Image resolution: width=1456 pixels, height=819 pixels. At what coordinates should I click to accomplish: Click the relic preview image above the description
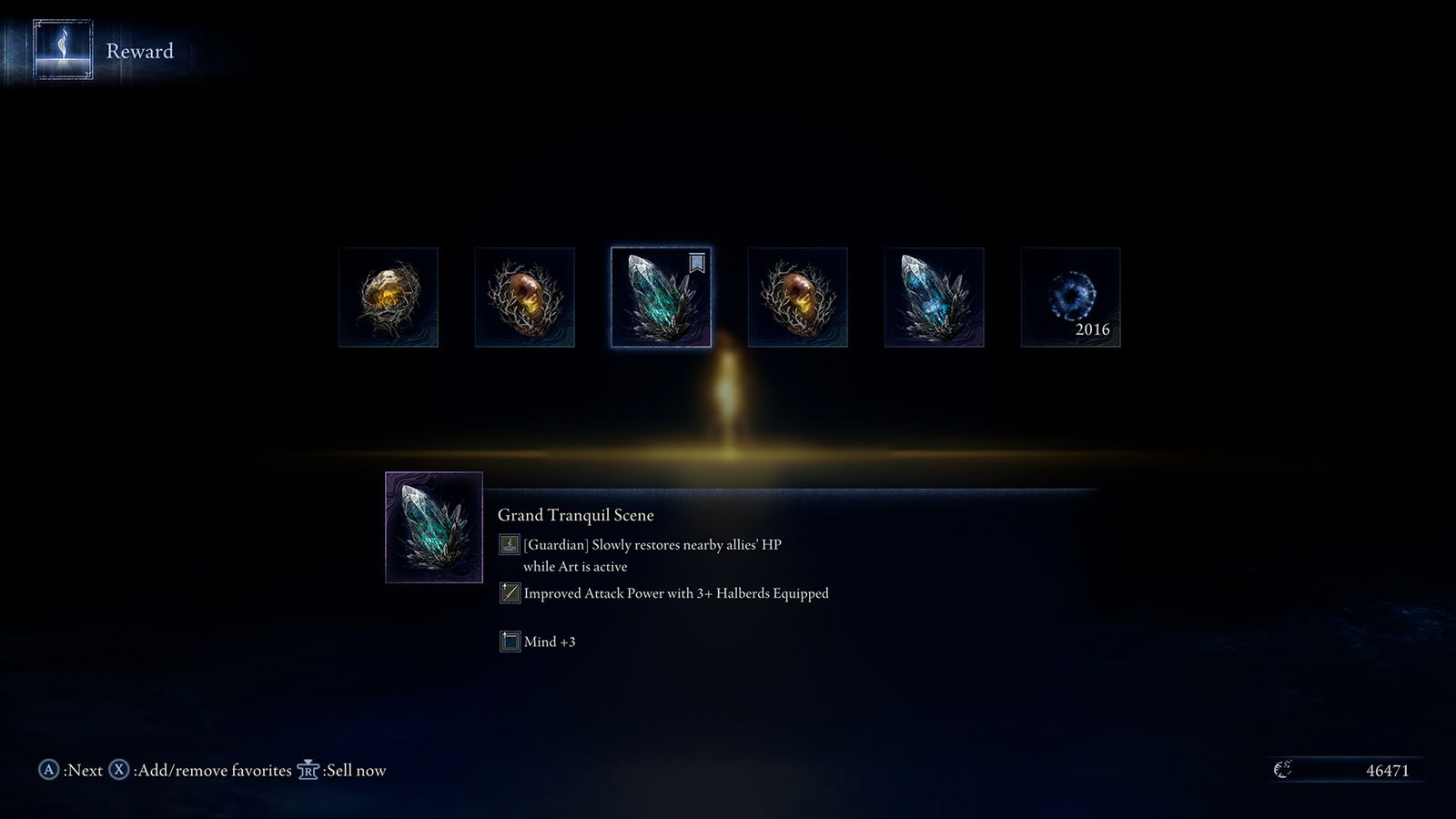tap(434, 528)
